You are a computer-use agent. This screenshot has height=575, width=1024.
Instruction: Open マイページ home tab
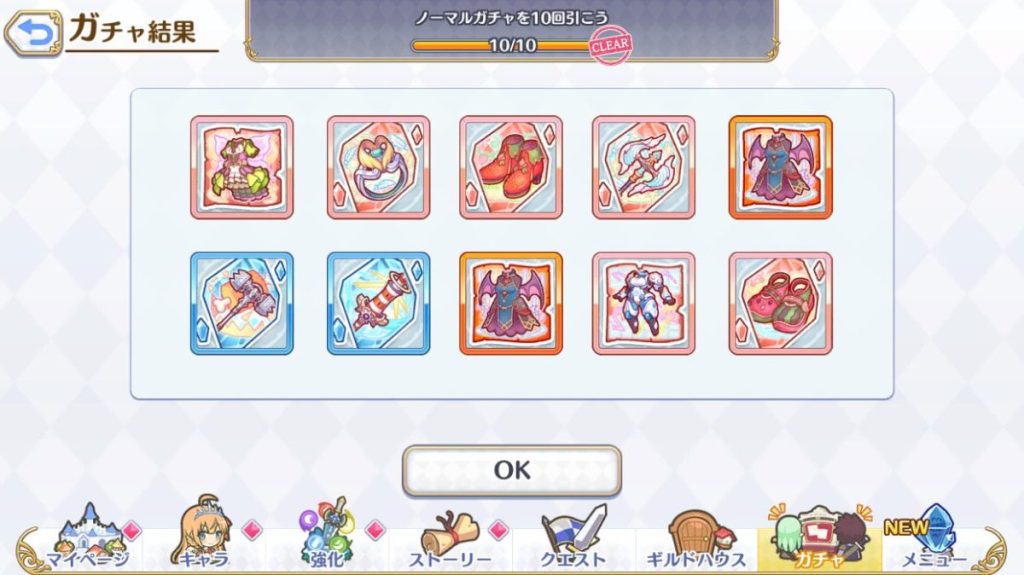[86, 541]
